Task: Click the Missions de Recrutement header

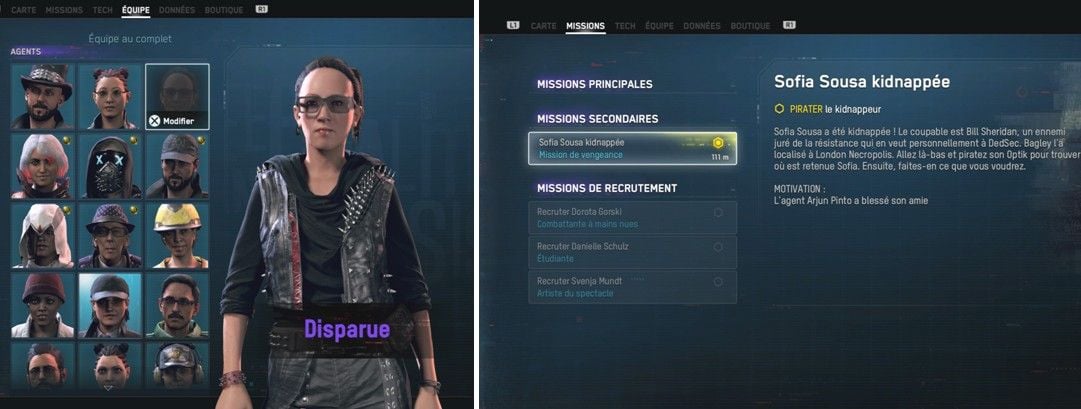Action: pyautogui.click(x=607, y=188)
